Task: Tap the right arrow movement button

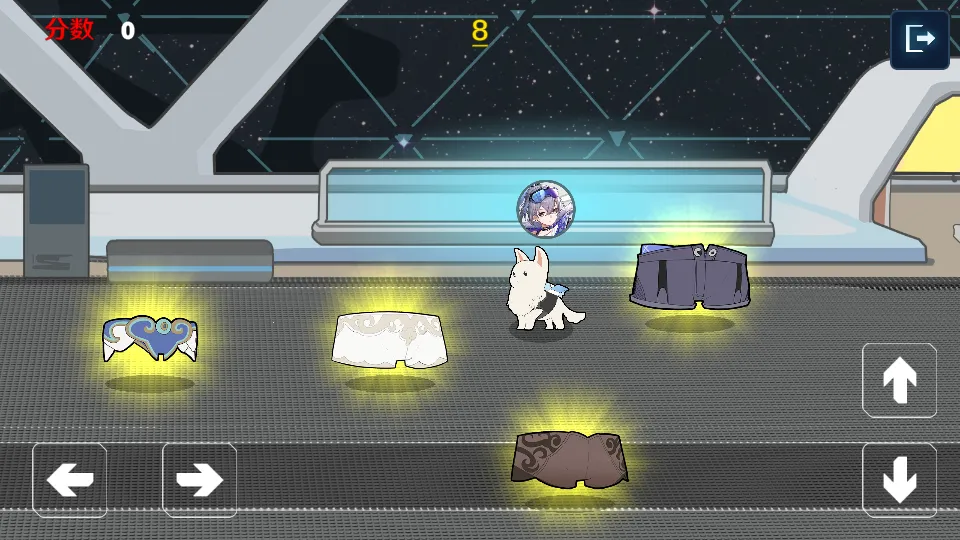Action: pos(199,480)
